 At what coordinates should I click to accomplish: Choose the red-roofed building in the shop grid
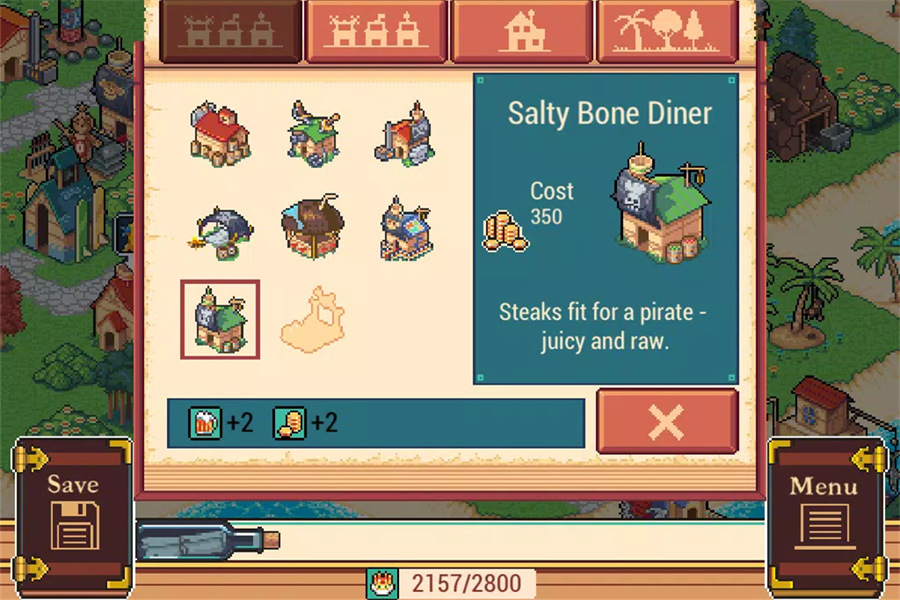click(x=220, y=133)
